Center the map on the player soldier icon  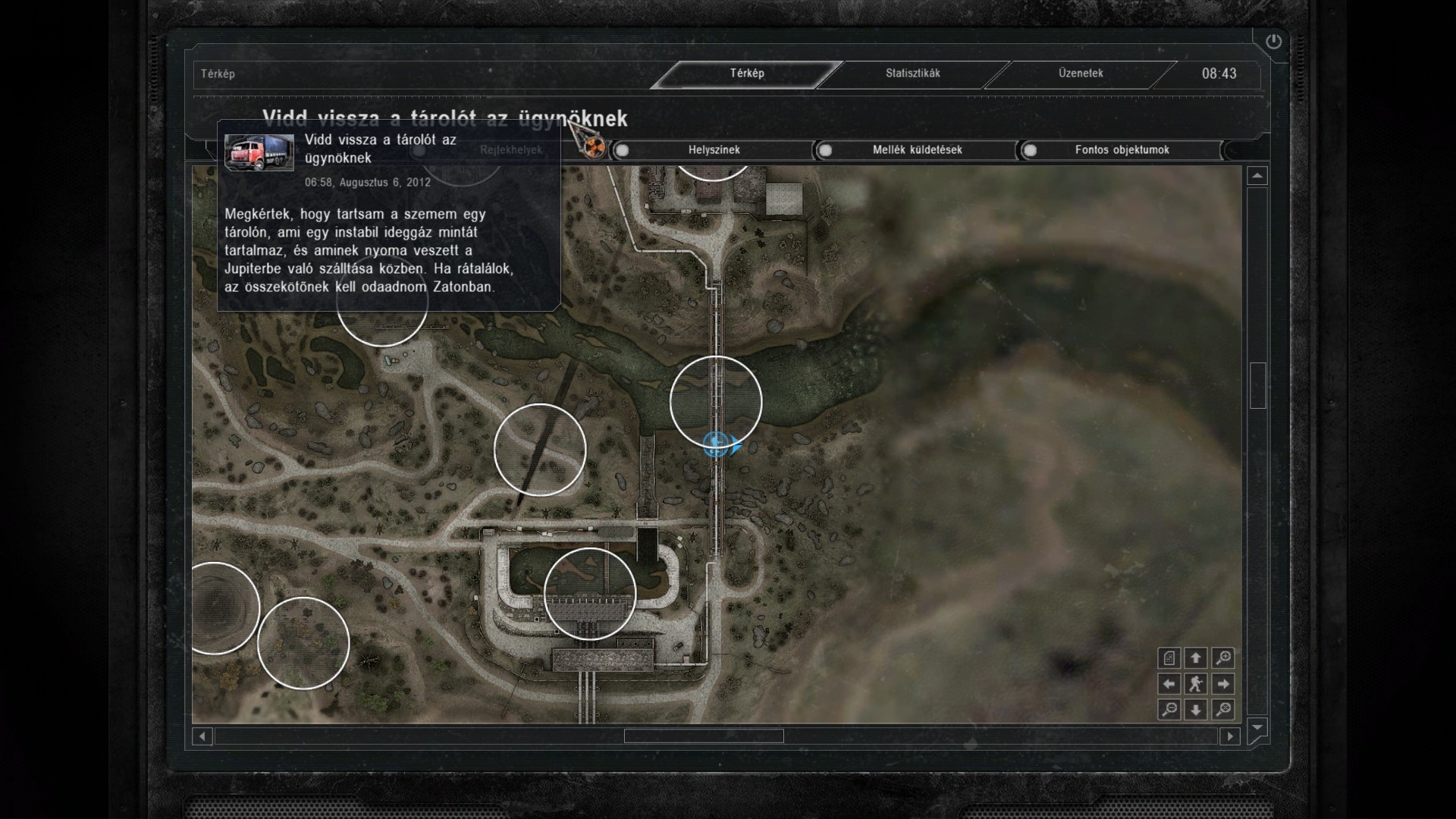[1196, 684]
